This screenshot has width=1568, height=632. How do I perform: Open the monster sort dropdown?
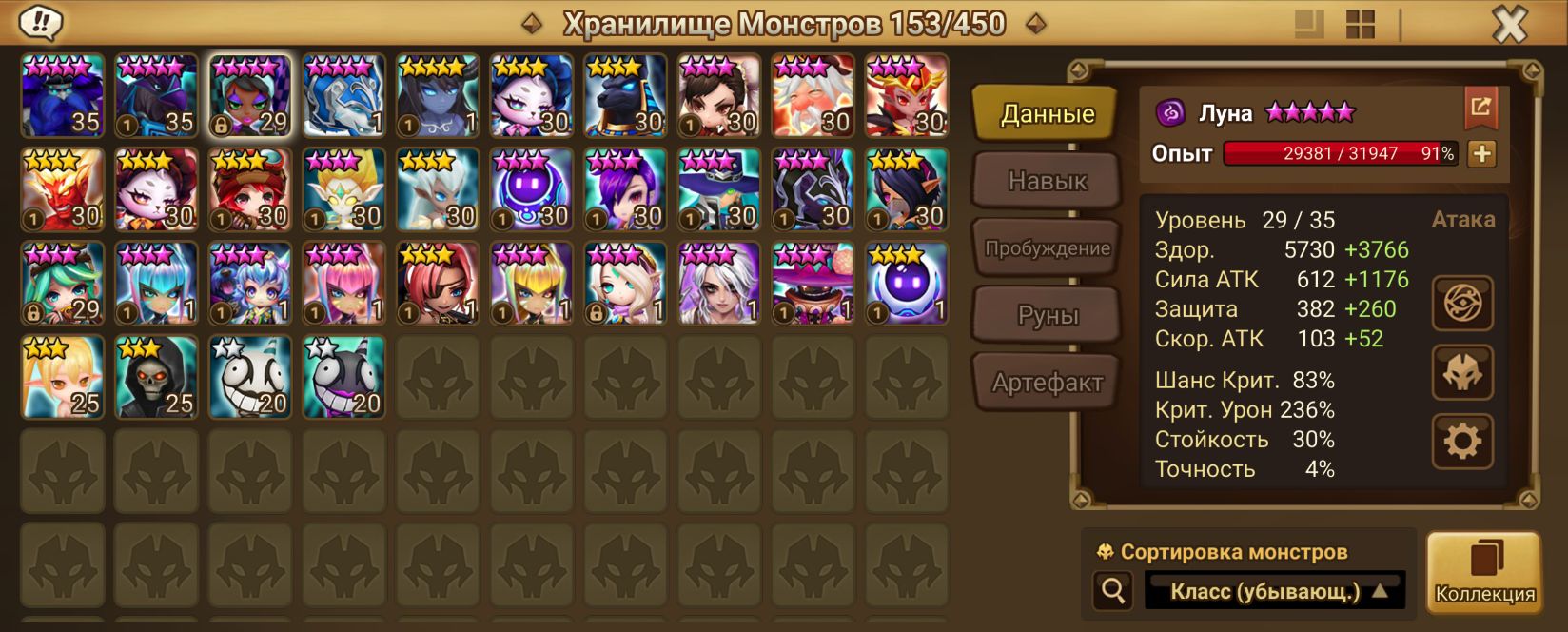click(x=1275, y=591)
